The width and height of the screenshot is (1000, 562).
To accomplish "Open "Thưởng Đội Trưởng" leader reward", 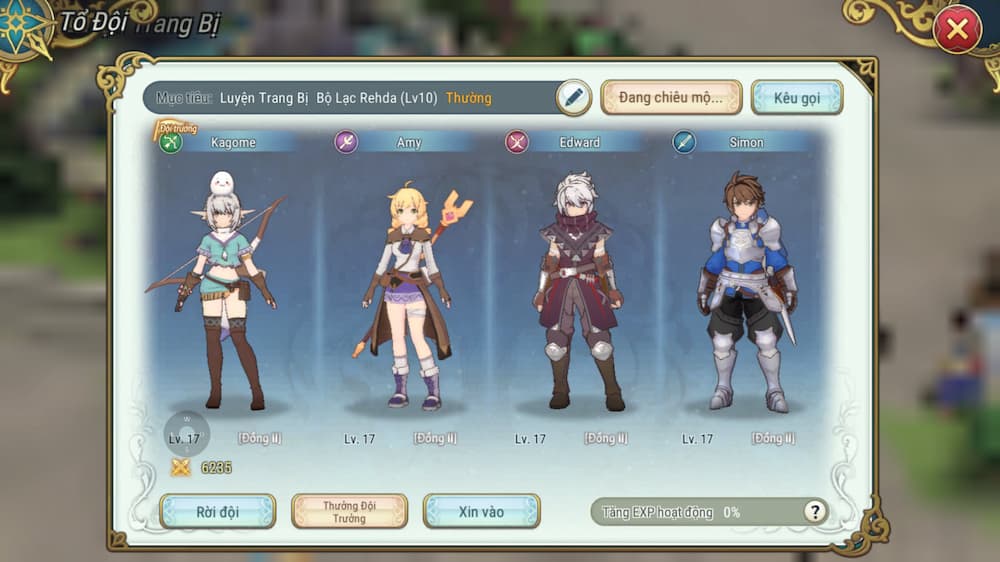I will click(349, 511).
